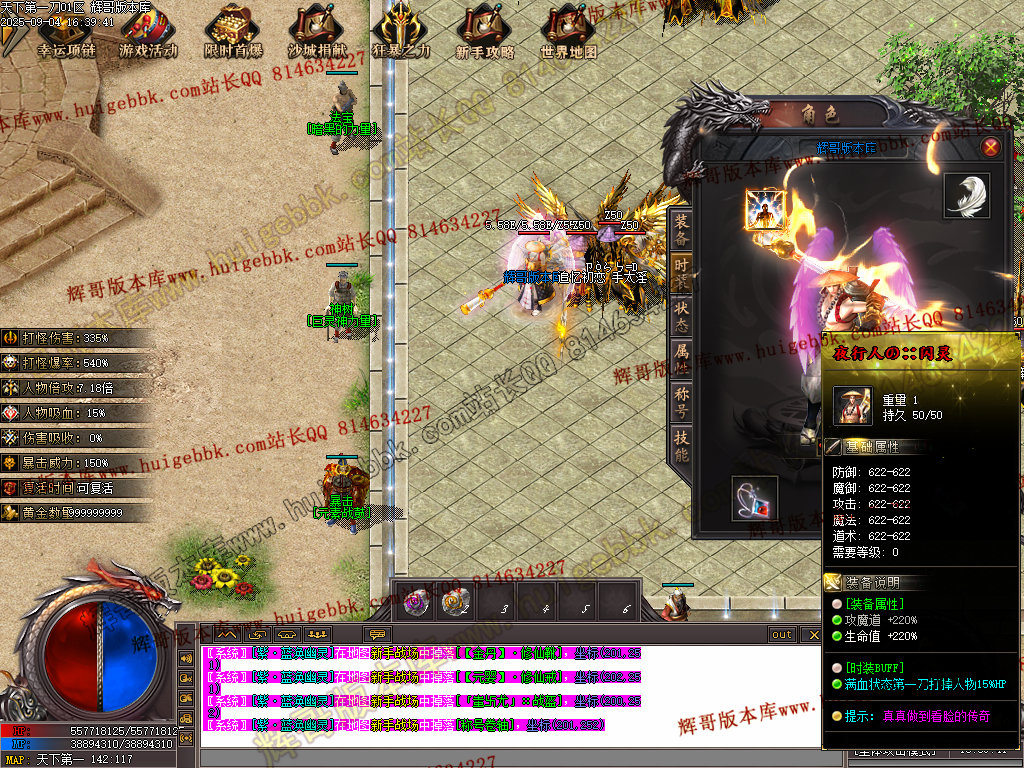1024x768 pixels.
Task: Select the necklace pendant slot in character panel
Action: point(755,497)
